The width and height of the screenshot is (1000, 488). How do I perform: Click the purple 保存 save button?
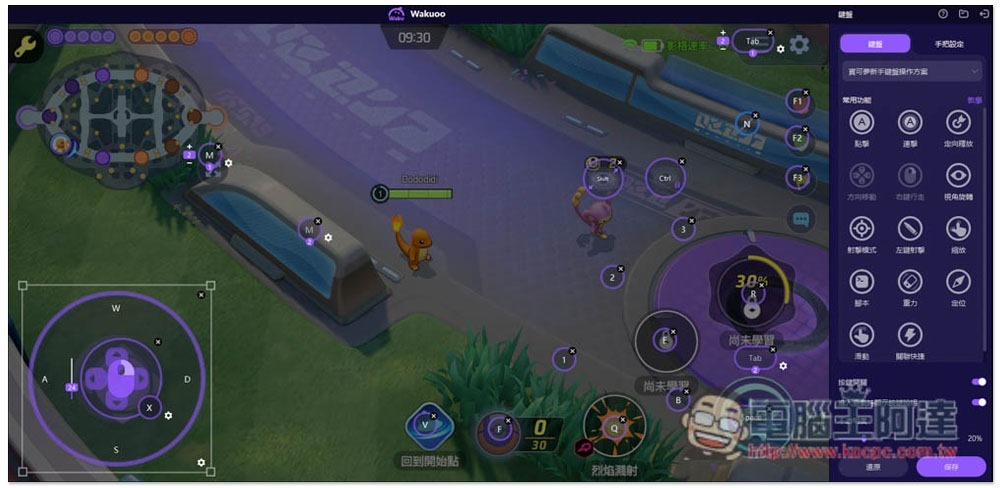pos(950,466)
